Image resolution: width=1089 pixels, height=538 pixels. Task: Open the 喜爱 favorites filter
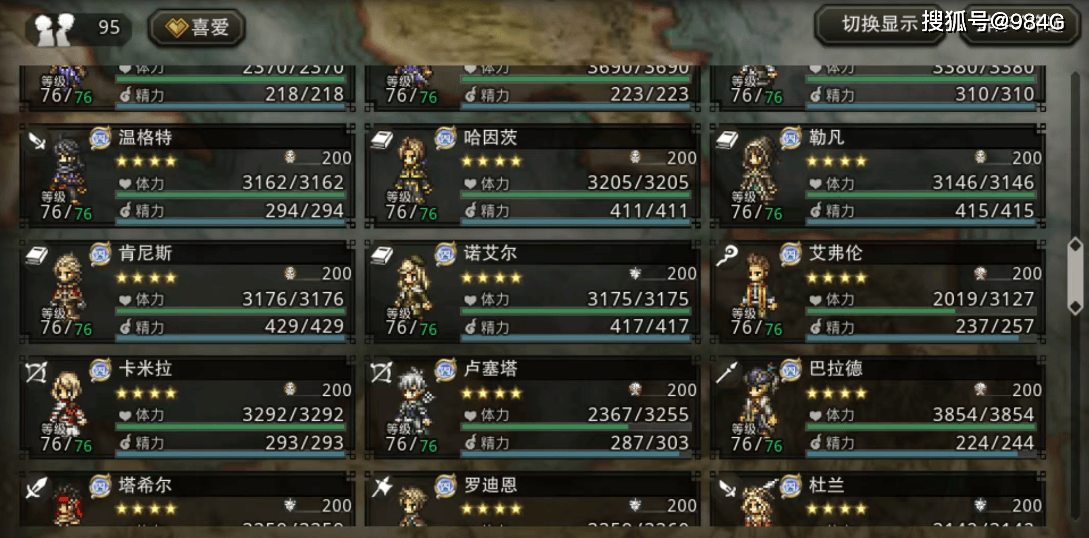point(197,27)
